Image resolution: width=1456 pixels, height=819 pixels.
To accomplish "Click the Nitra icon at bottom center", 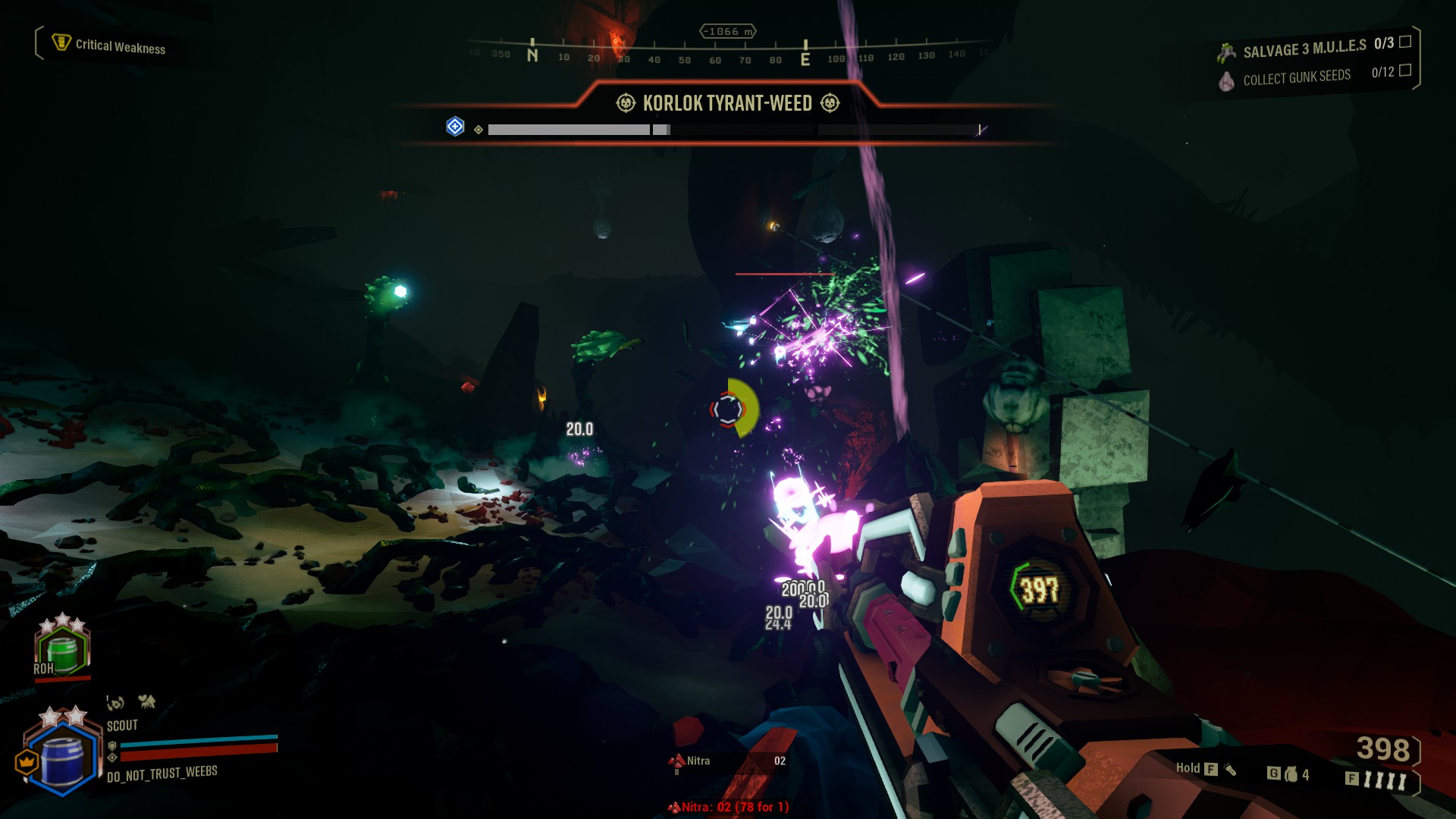I will point(677,760).
